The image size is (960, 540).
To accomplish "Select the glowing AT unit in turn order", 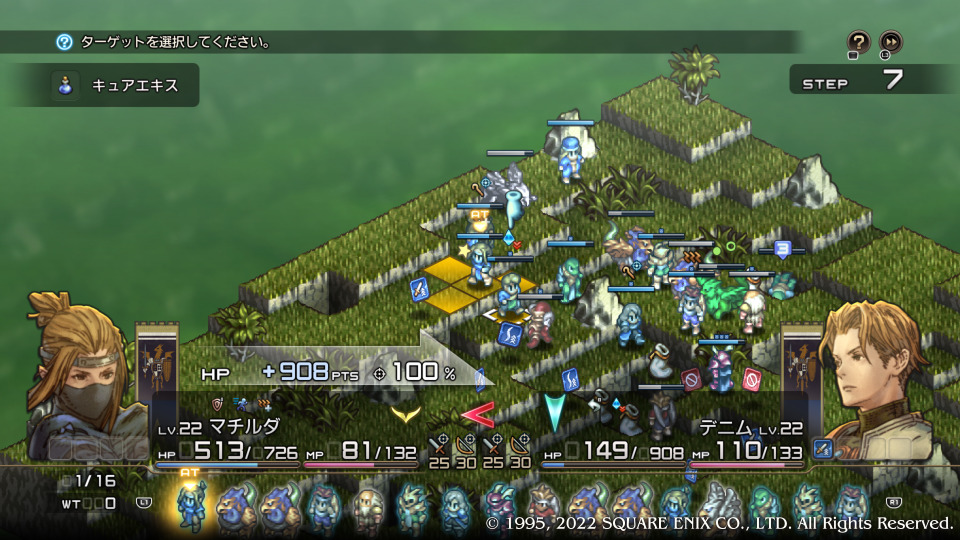I will tap(190, 505).
